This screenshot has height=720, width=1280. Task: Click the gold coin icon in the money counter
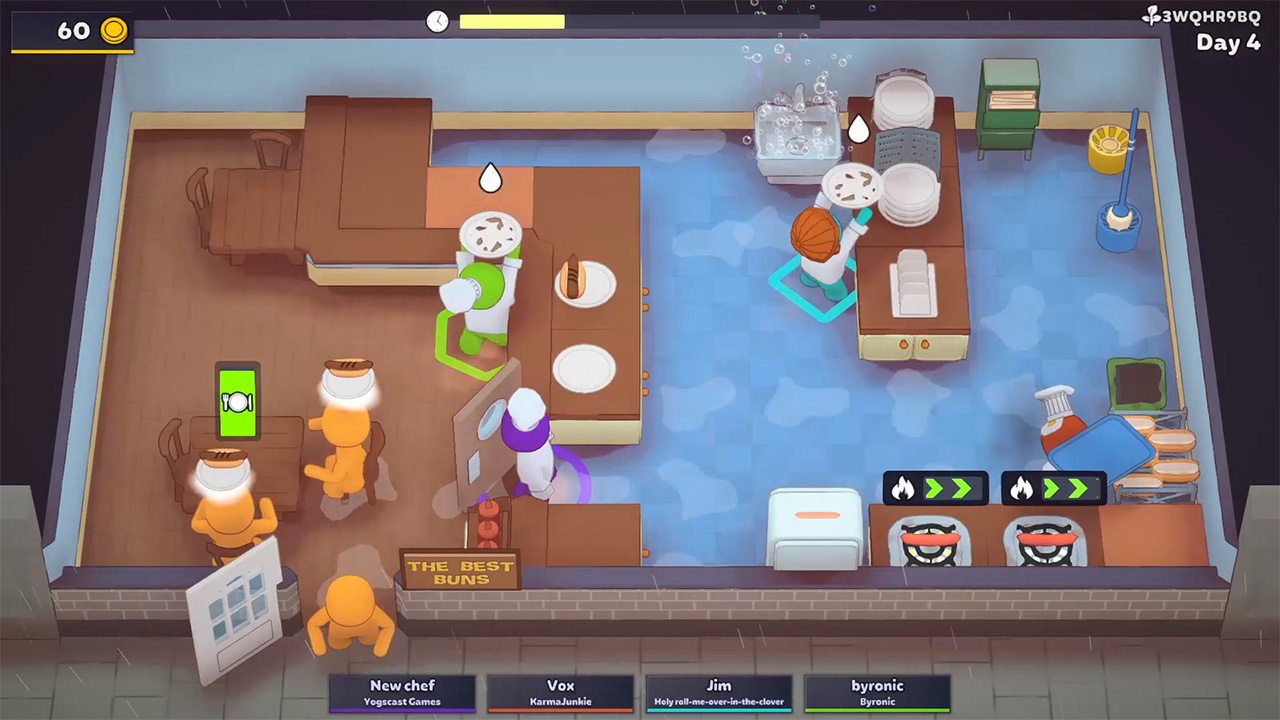[113, 31]
